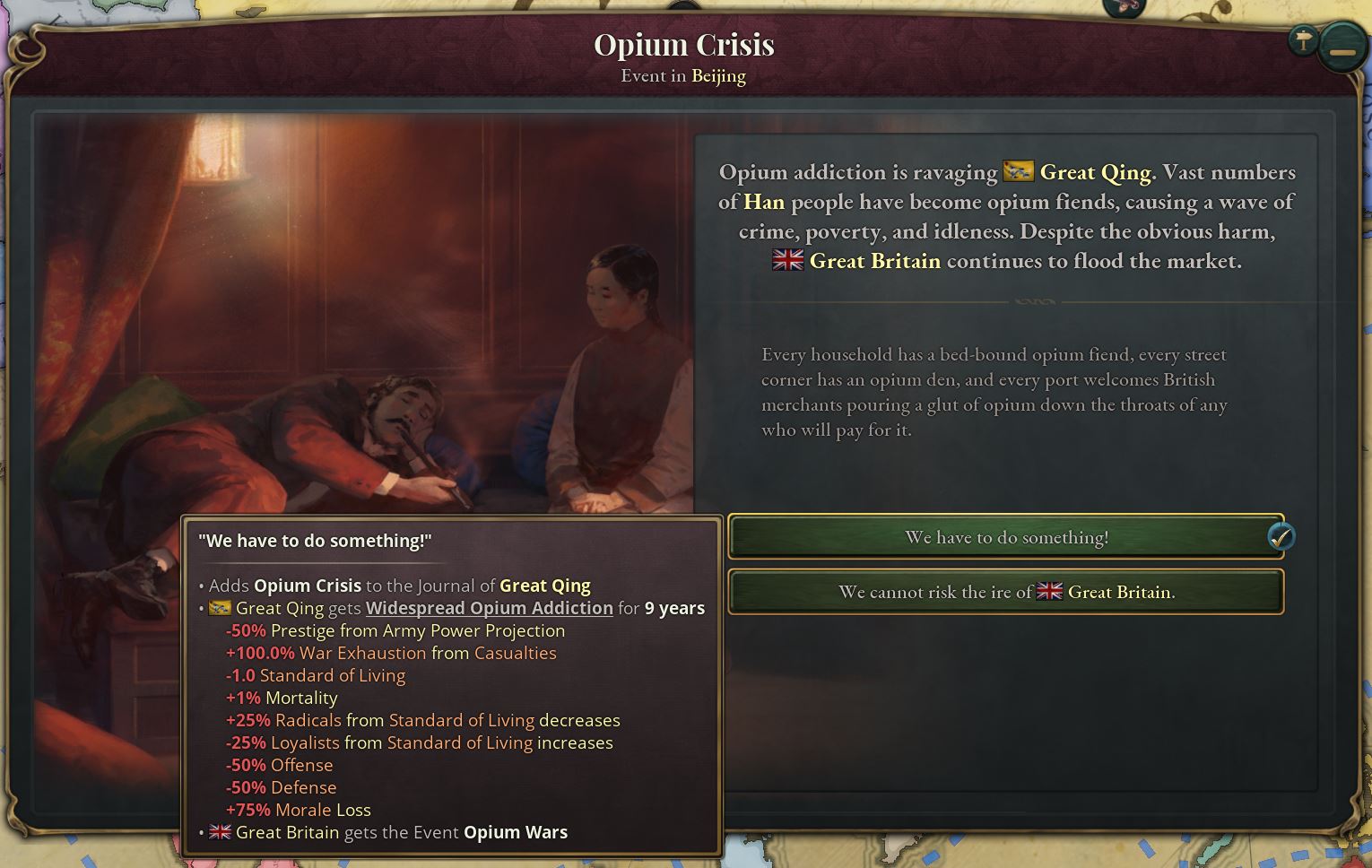The height and width of the screenshot is (868, 1372).
Task: Click "Great Qing" in the opening sentence
Action: (1096, 172)
